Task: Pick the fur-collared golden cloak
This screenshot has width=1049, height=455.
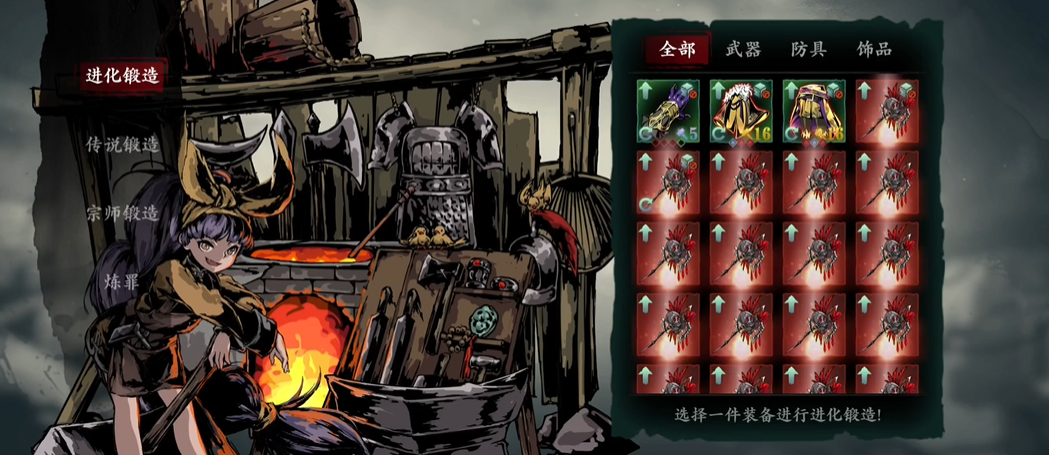Action: (741, 111)
